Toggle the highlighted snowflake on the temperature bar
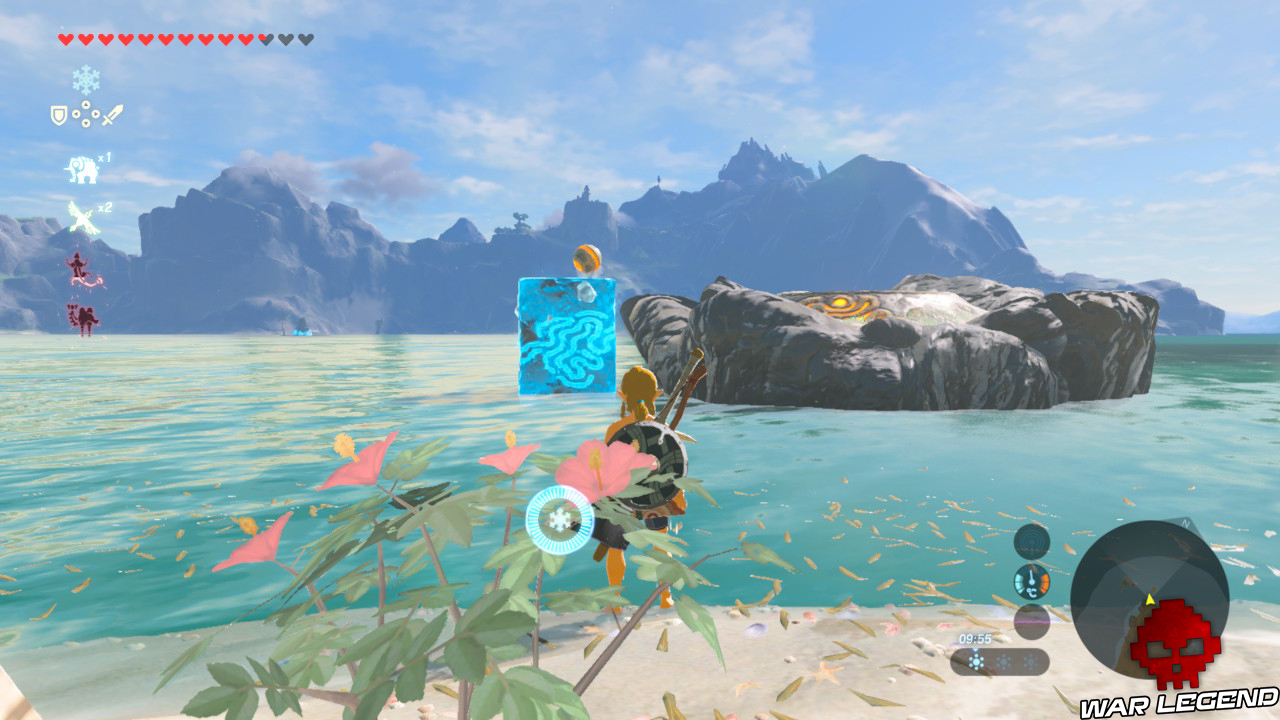The height and width of the screenshot is (720, 1280). tap(974, 661)
